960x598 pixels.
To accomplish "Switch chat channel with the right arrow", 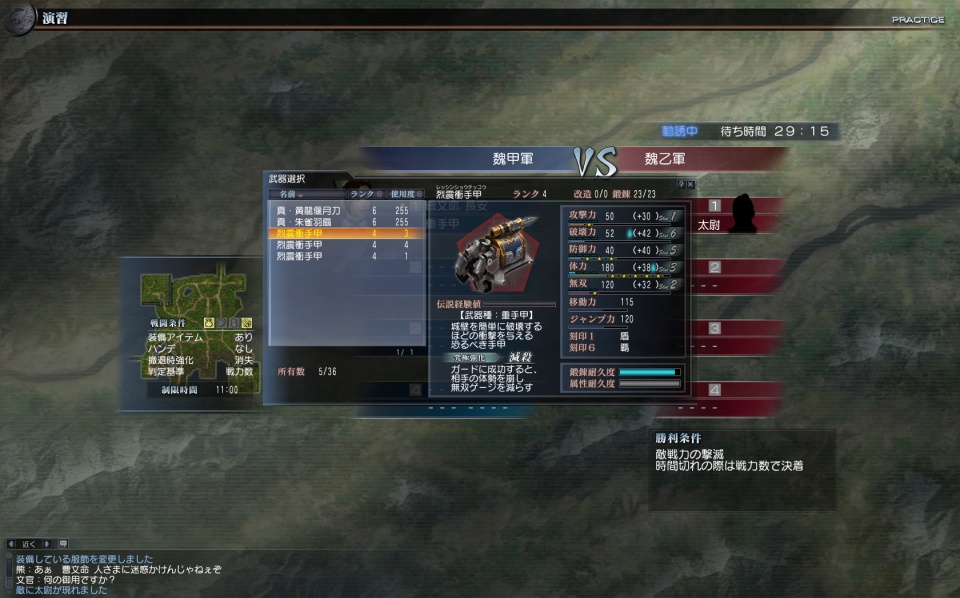I will tap(46, 544).
